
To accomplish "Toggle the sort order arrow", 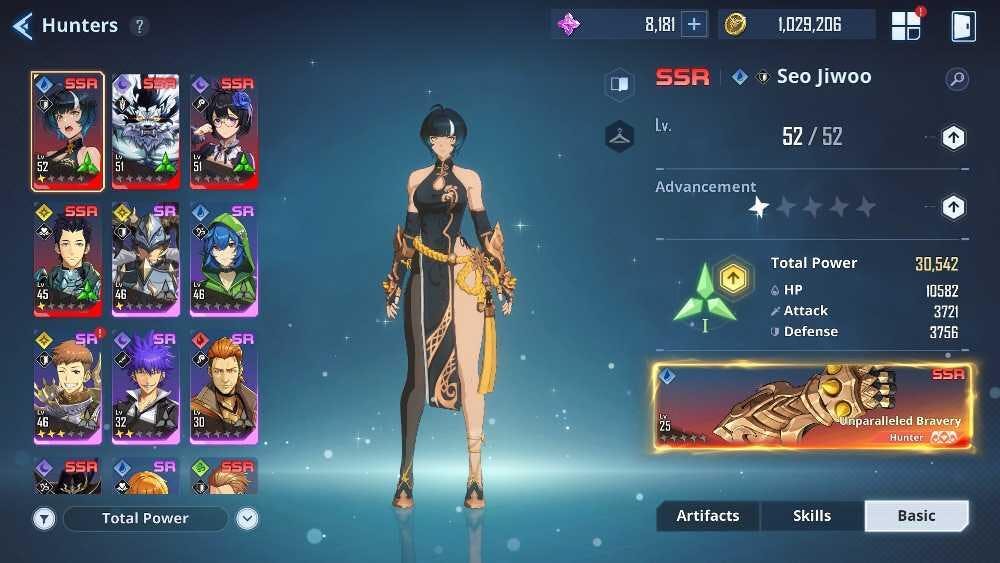I will click(x=247, y=518).
